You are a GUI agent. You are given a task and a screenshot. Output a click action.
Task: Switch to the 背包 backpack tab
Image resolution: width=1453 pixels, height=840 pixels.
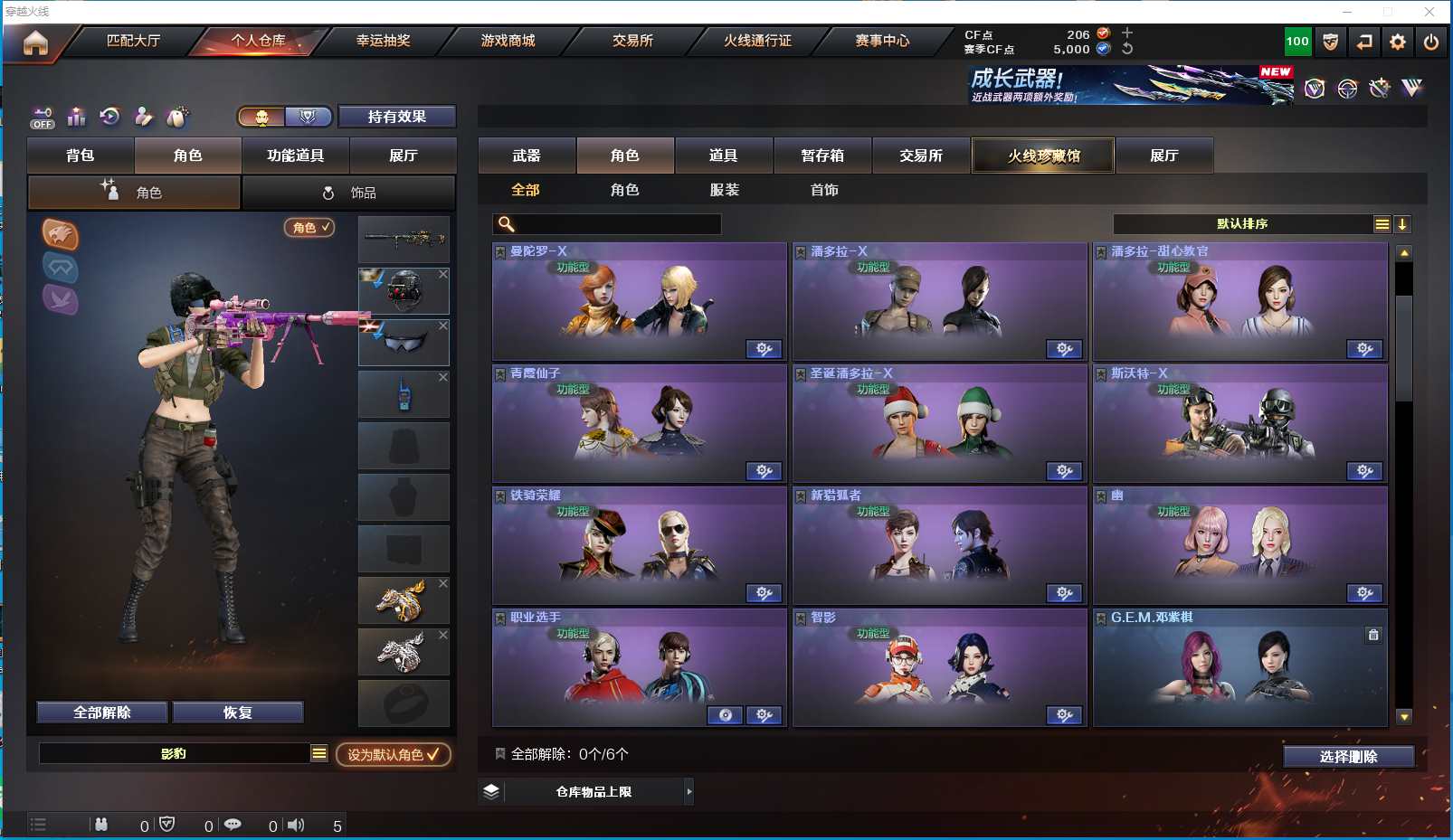pyautogui.click(x=81, y=156)
